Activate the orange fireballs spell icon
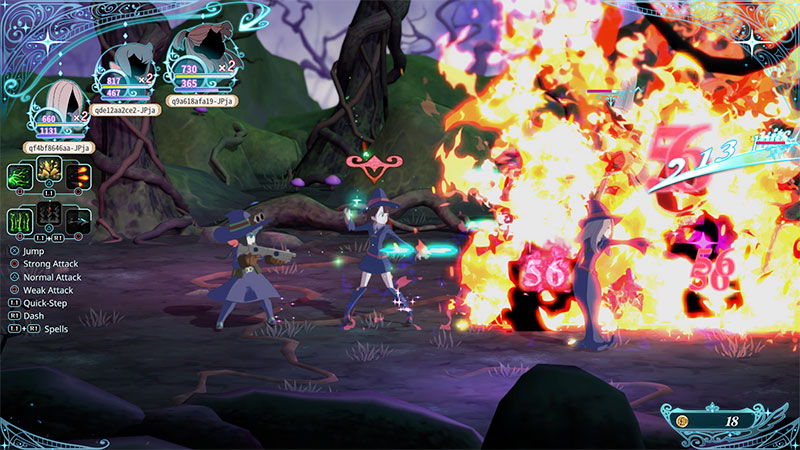The height and width of the screenshot is (450, 800). [x=80, y=175]
